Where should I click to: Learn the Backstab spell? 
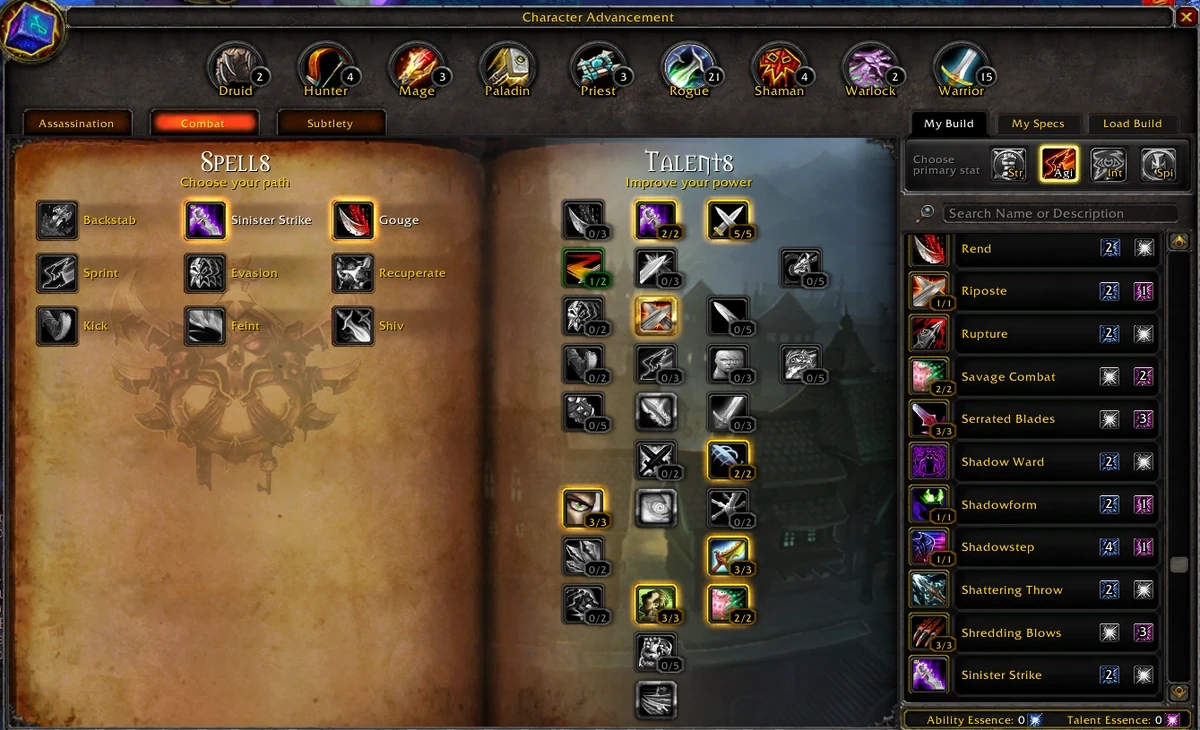coord(57,221)
